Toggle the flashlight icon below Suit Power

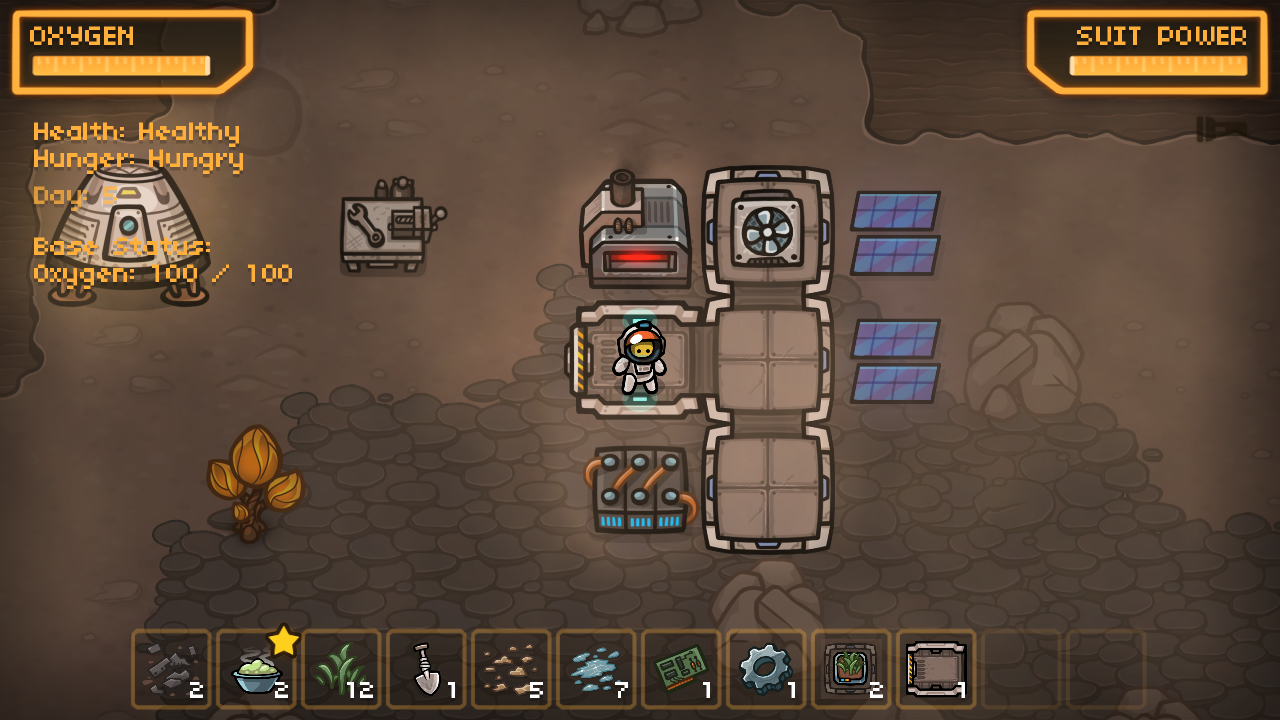pos(1222,129)
